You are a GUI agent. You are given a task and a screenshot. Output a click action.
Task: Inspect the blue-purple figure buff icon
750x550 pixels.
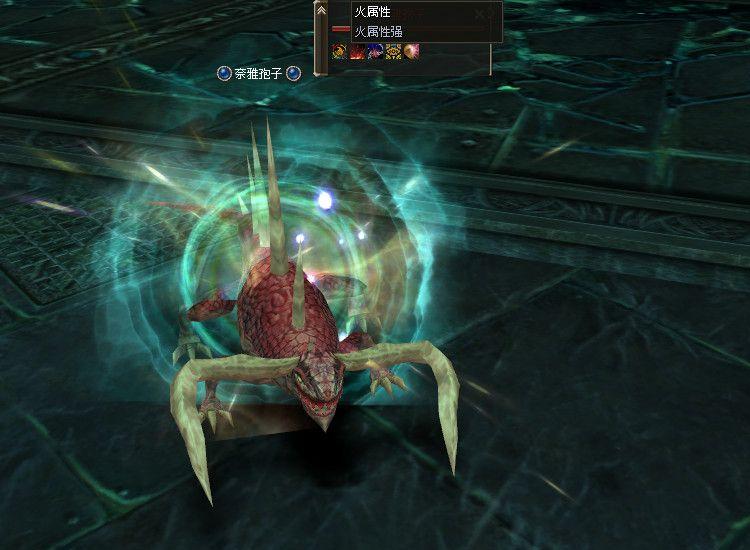pyautogui.click(x=375, y=51)
